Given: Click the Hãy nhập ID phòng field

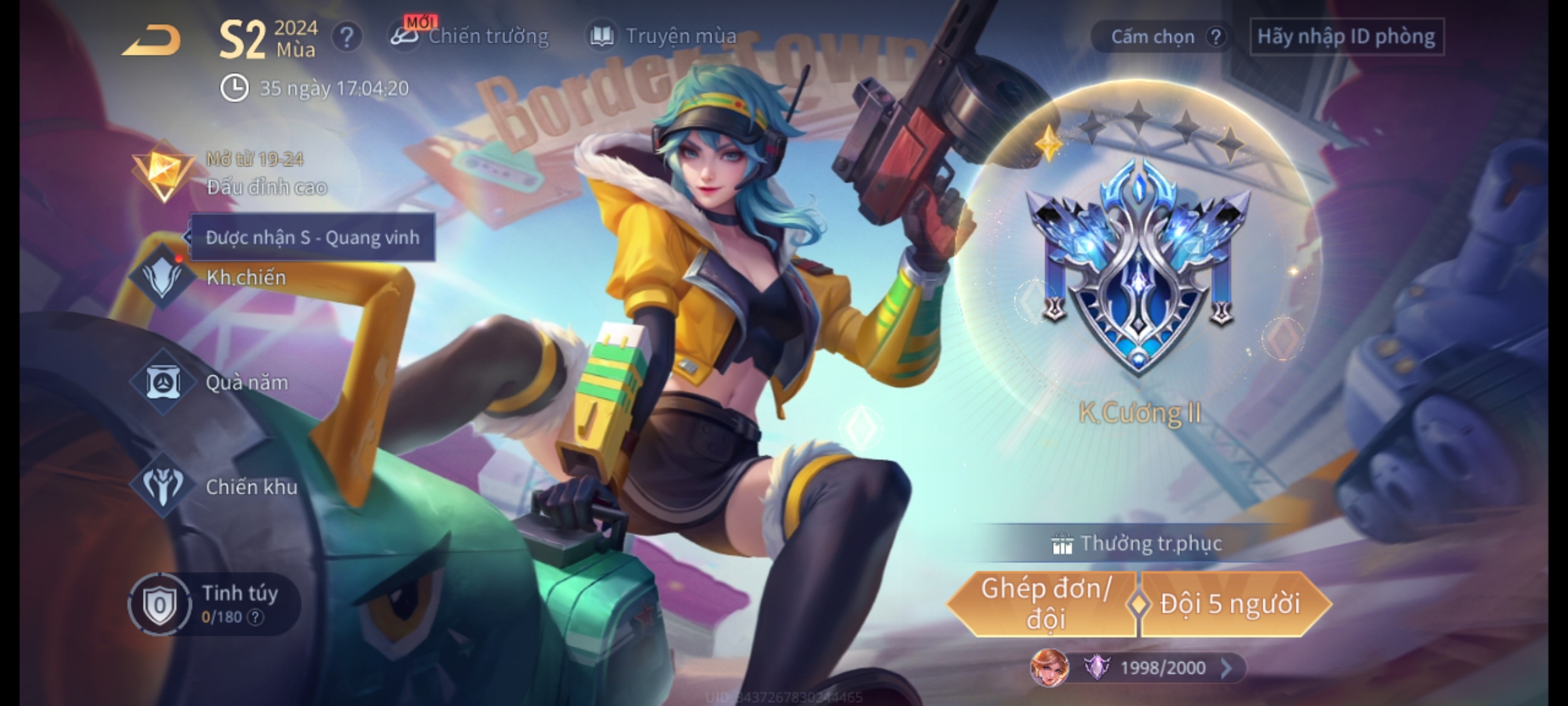Looking at the screenshot, I should [x=1346, y=37].
